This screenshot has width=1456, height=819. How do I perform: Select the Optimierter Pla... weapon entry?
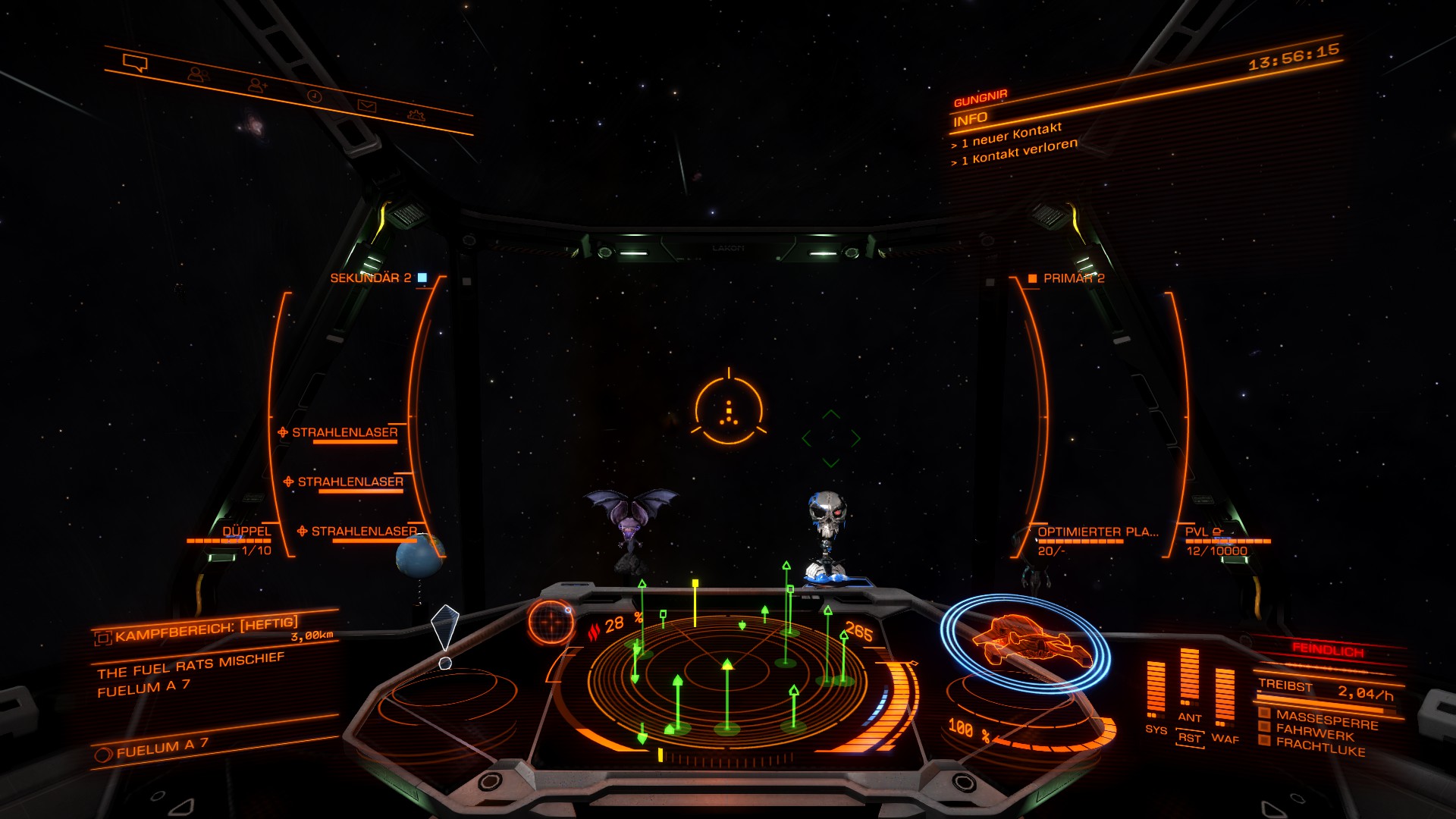pos(1097,532)
